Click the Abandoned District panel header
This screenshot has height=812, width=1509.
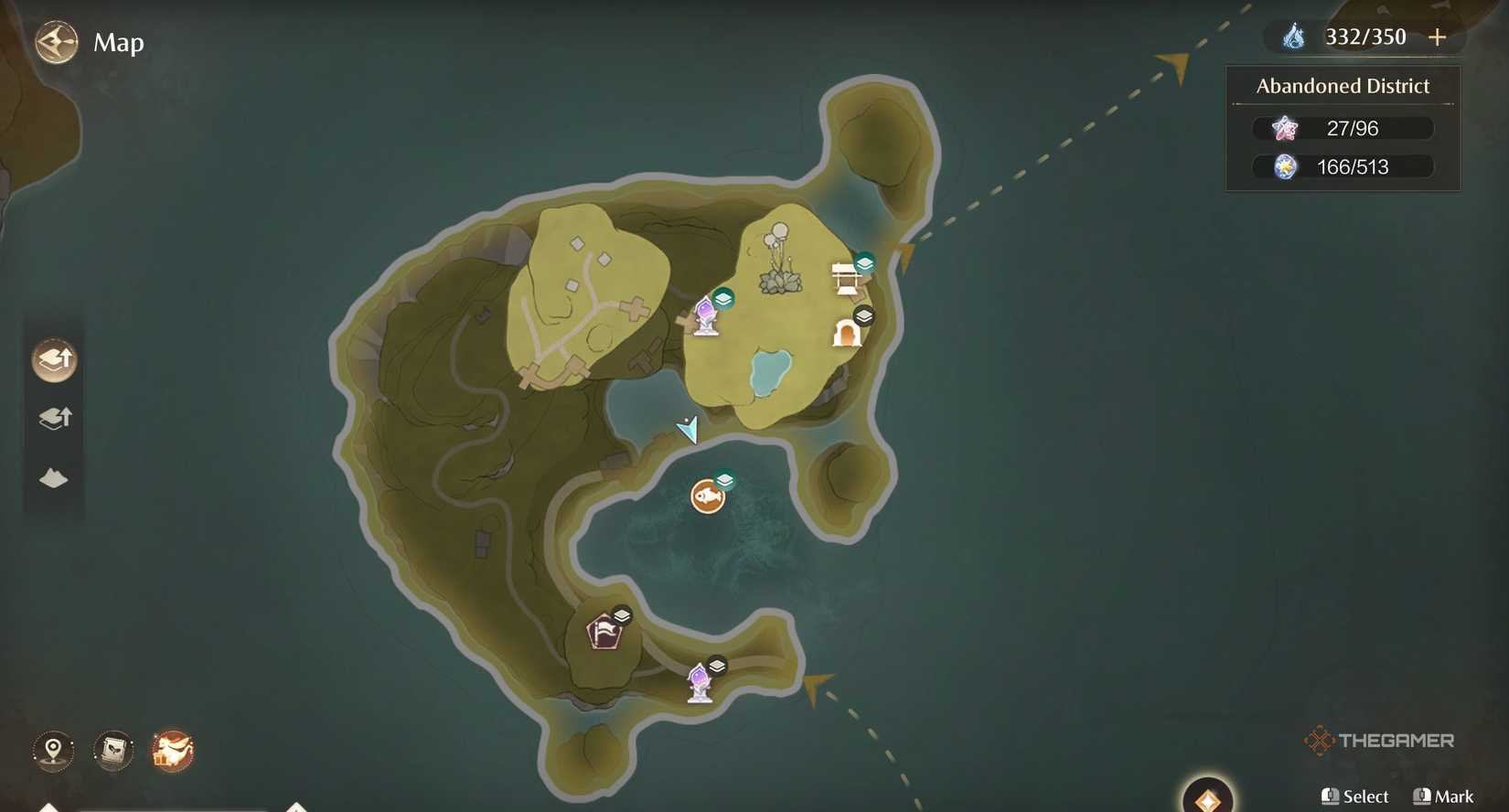(1342, 85)
